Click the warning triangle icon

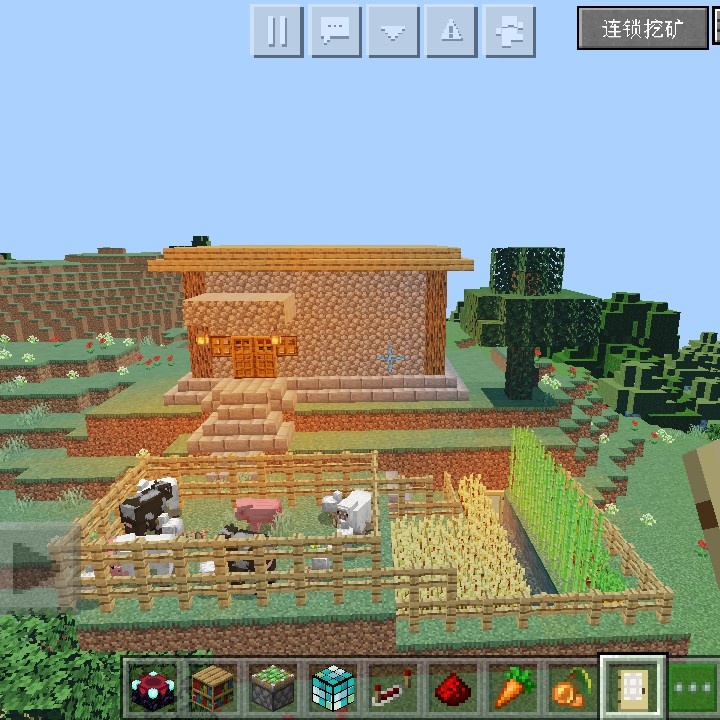click(x=451, y=31)
